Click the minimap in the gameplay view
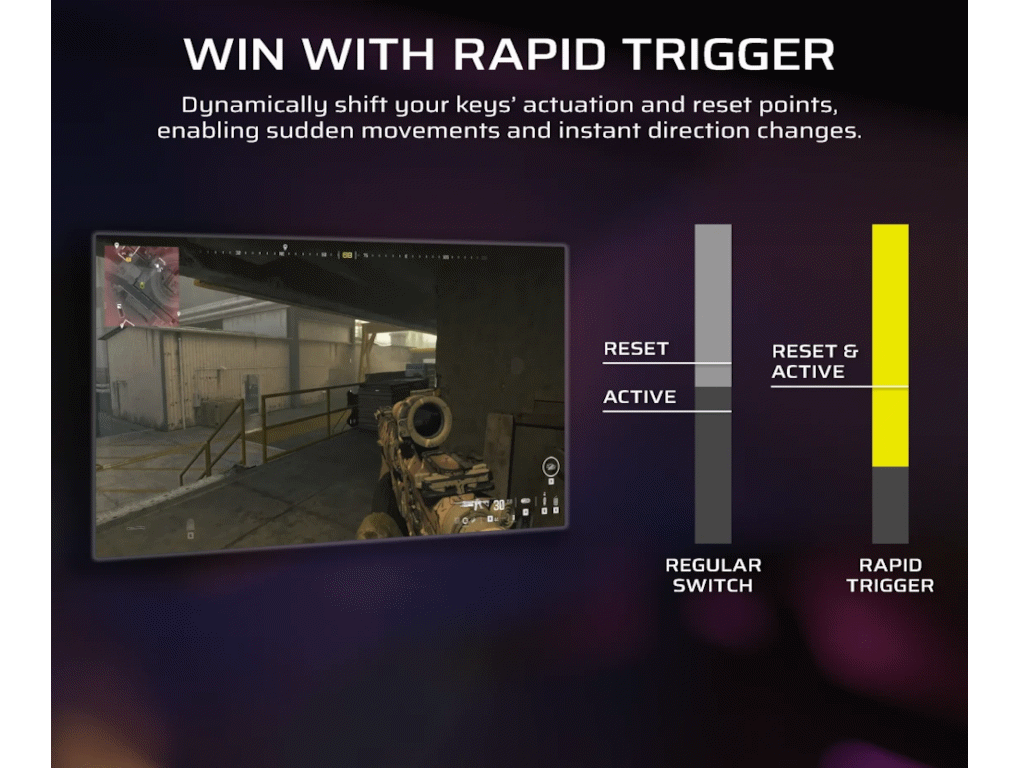 [142, 284]
